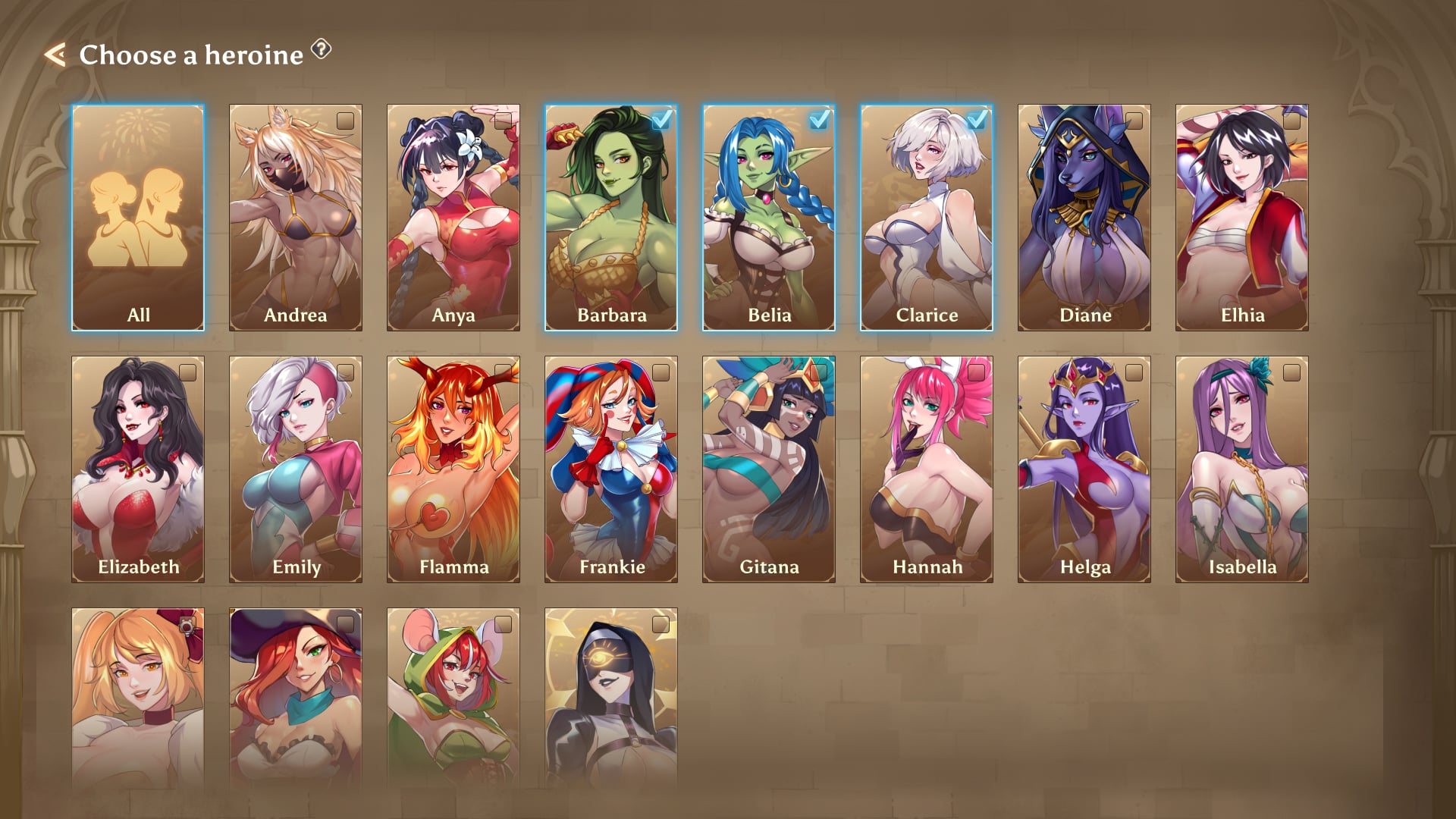Go back using the arrow button

pos(55,55)
